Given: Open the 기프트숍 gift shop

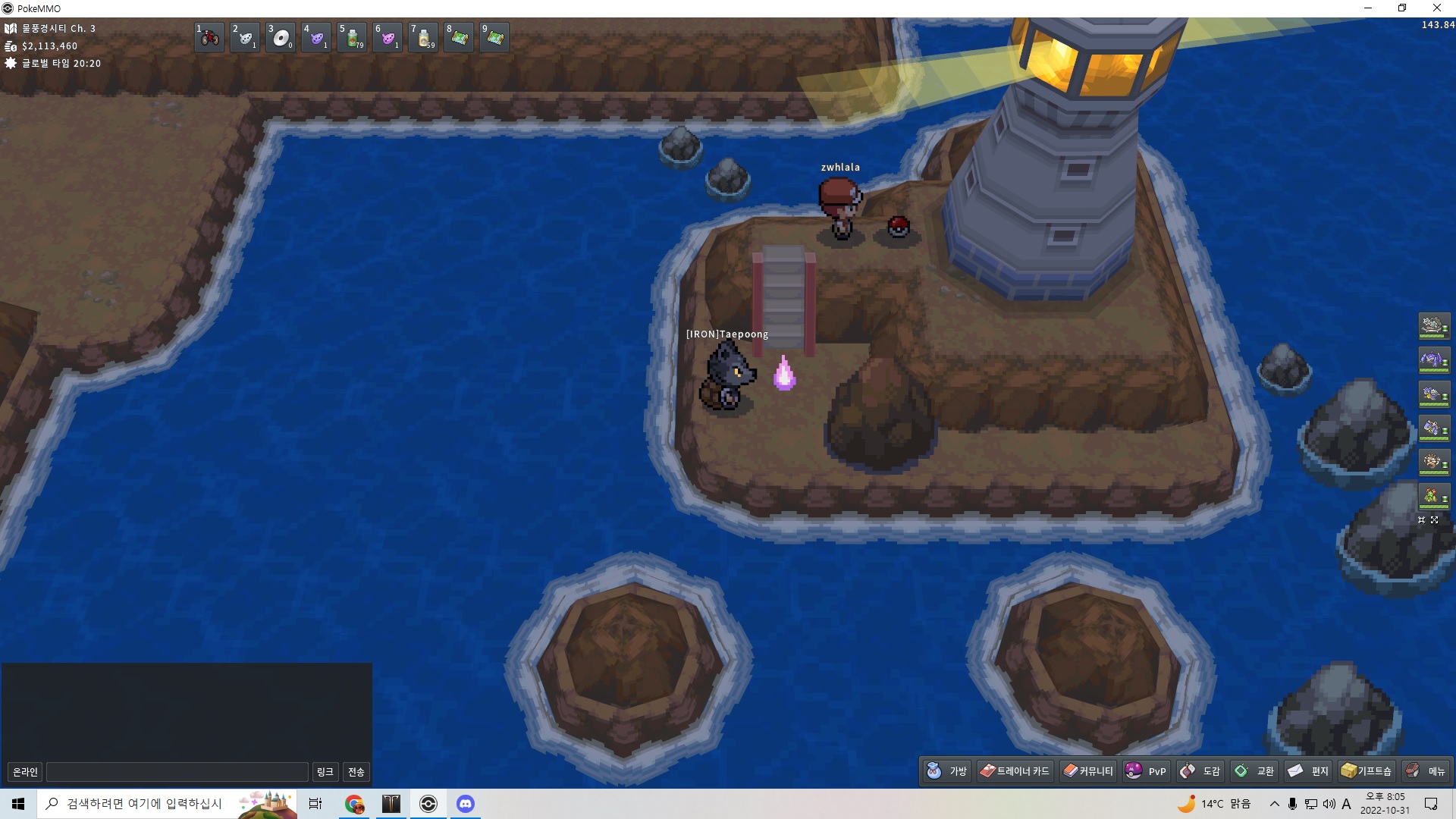Looking at the screenshot, I should (1366, 771).
